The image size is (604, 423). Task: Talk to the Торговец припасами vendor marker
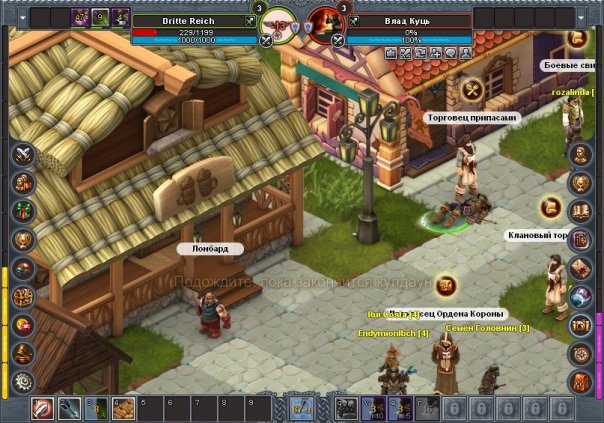(472, 91)
